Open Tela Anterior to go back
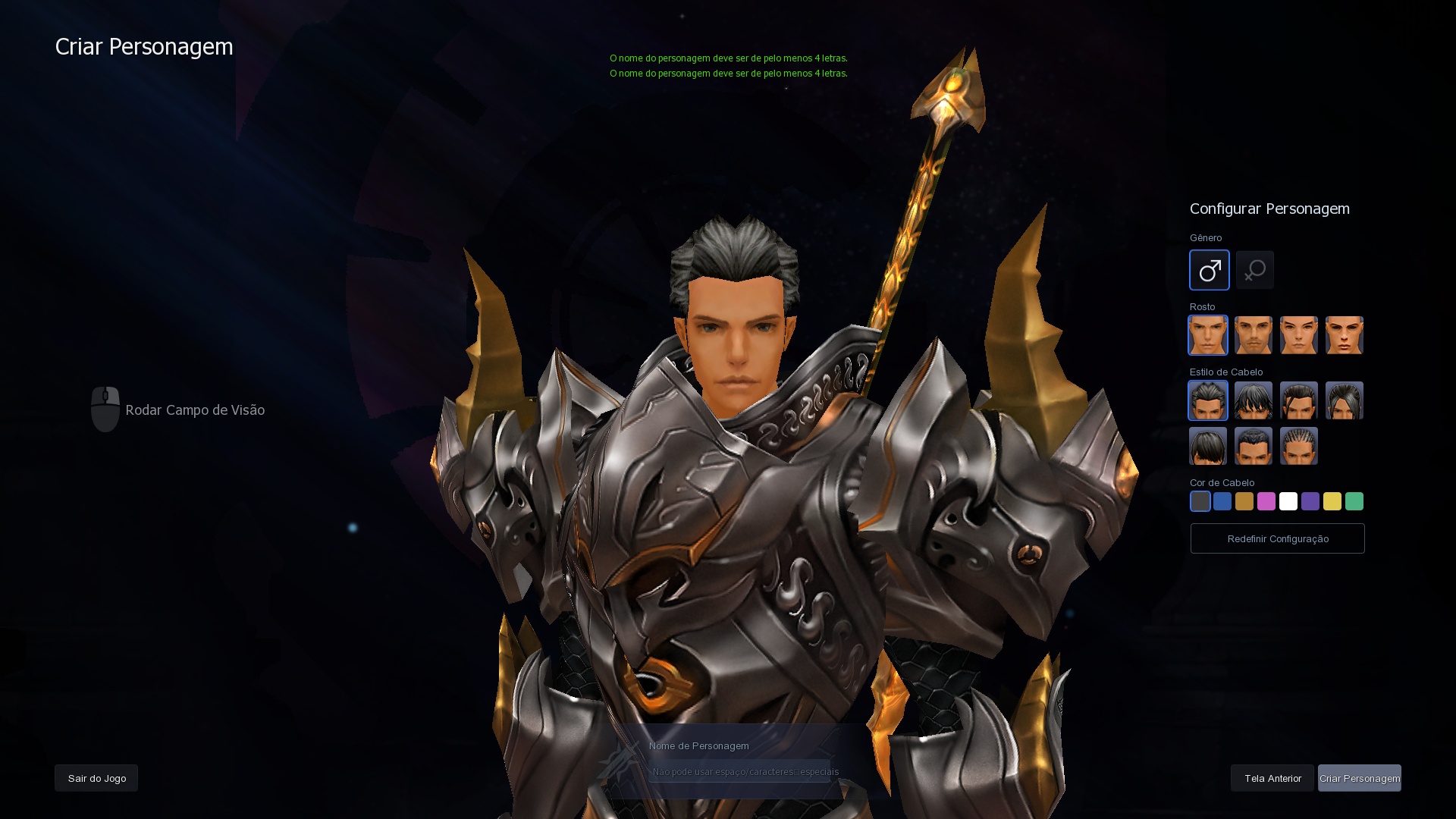This screenshot has height=819, width=1456. point(1272,778)
